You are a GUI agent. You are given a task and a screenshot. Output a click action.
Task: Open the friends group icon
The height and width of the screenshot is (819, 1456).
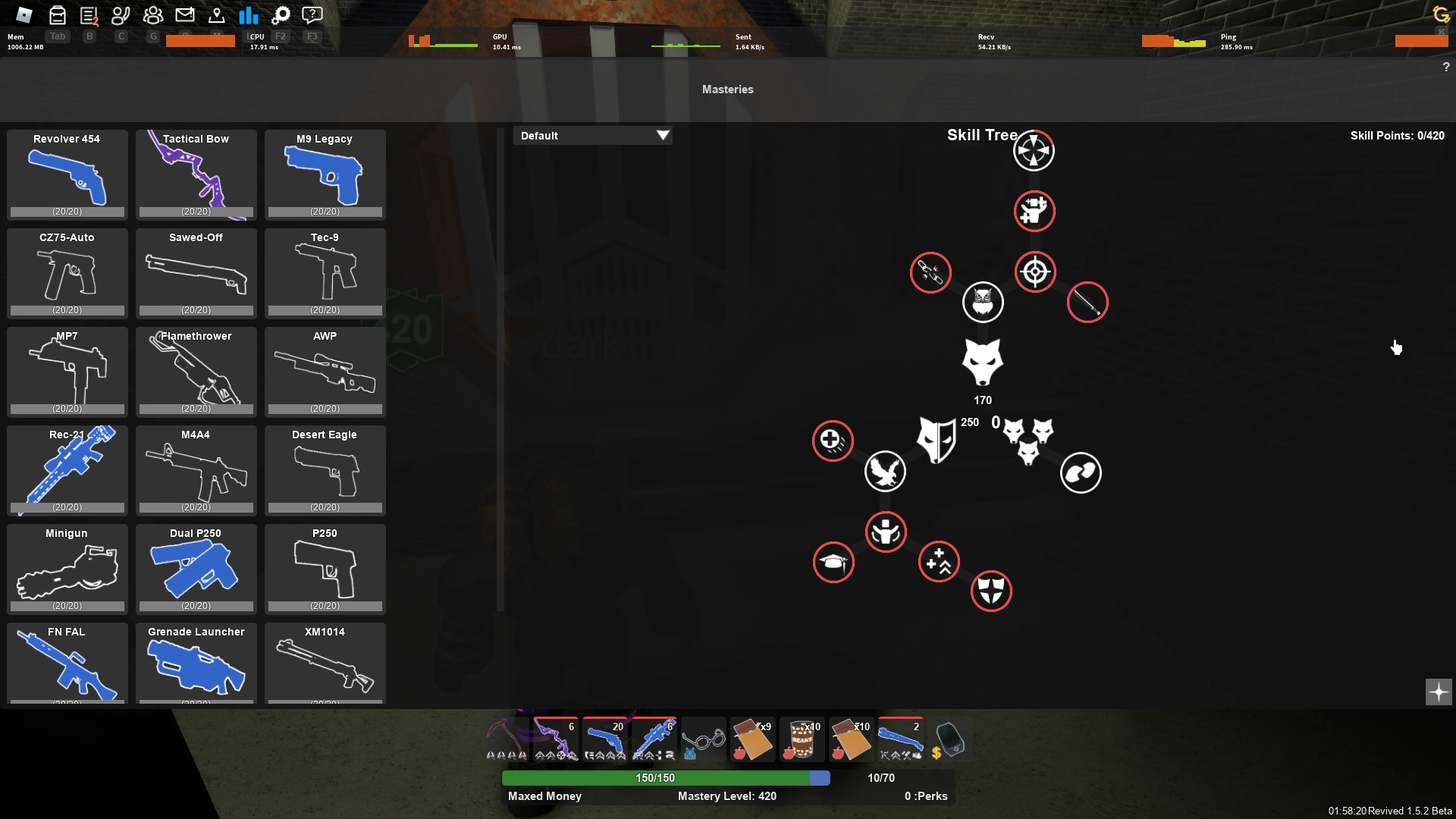click(x=152, y=14)
